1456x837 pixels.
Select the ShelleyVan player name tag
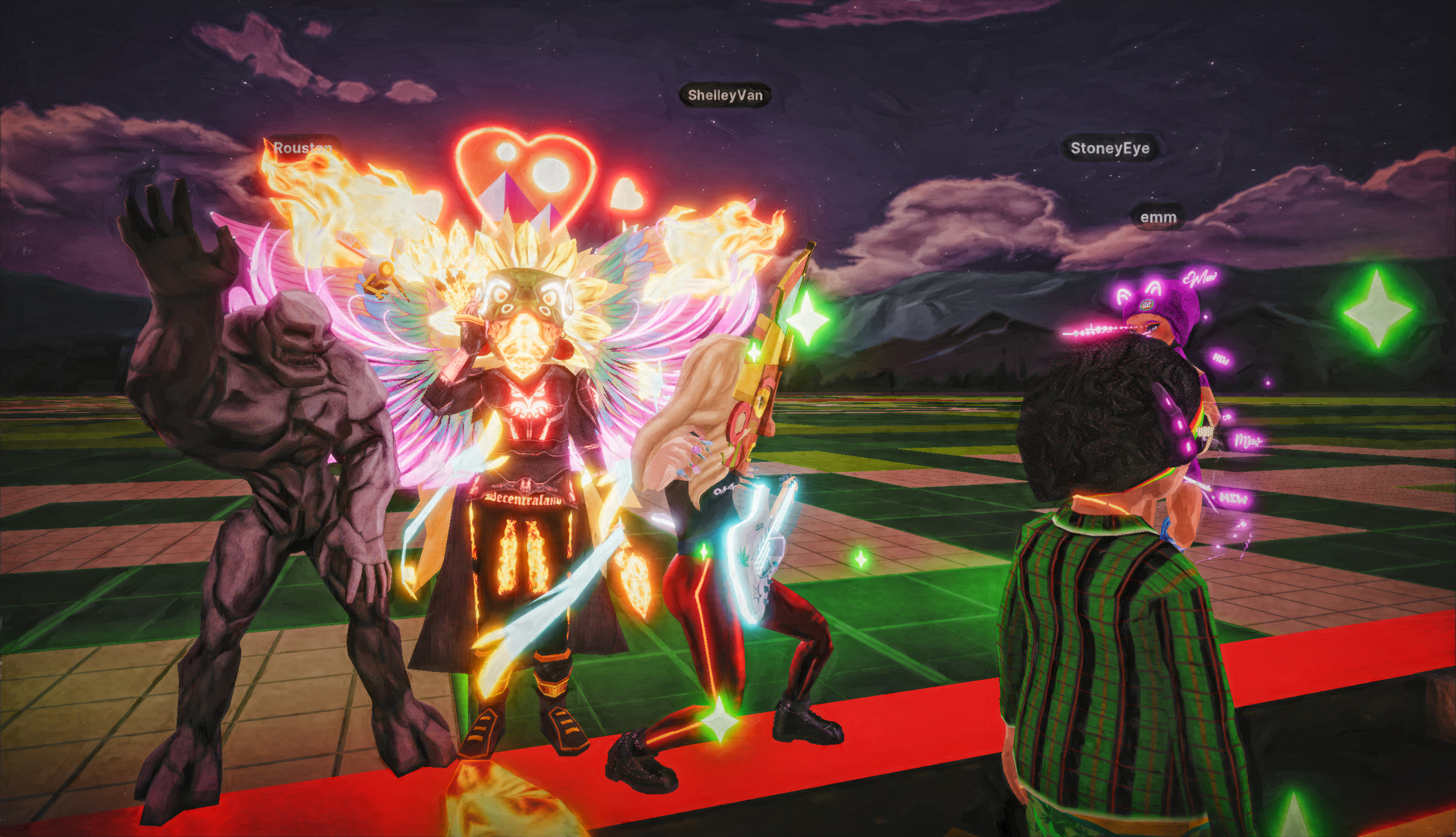(x=725, y=96)
